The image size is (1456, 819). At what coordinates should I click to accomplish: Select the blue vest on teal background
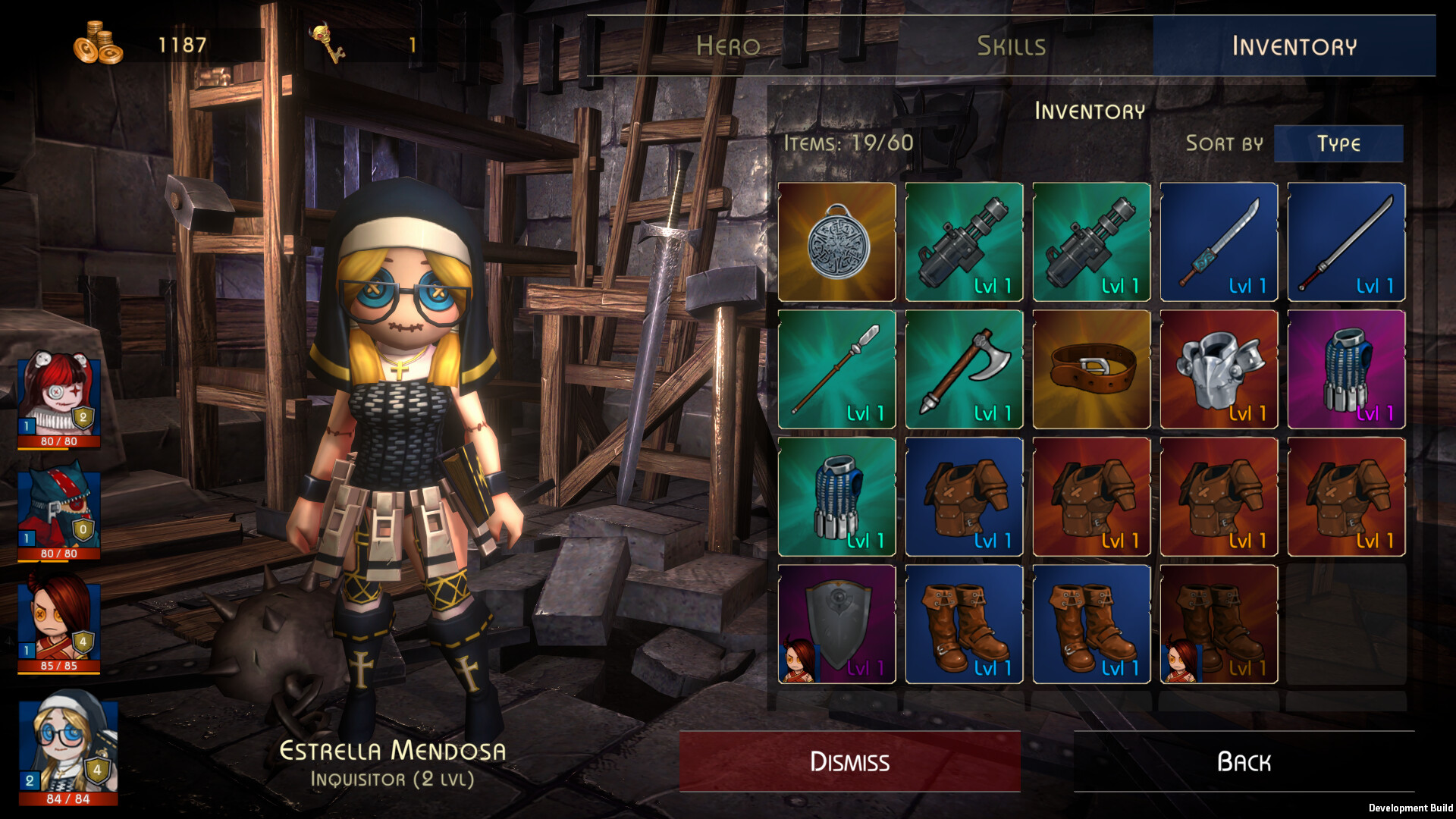tap(836, 497)
